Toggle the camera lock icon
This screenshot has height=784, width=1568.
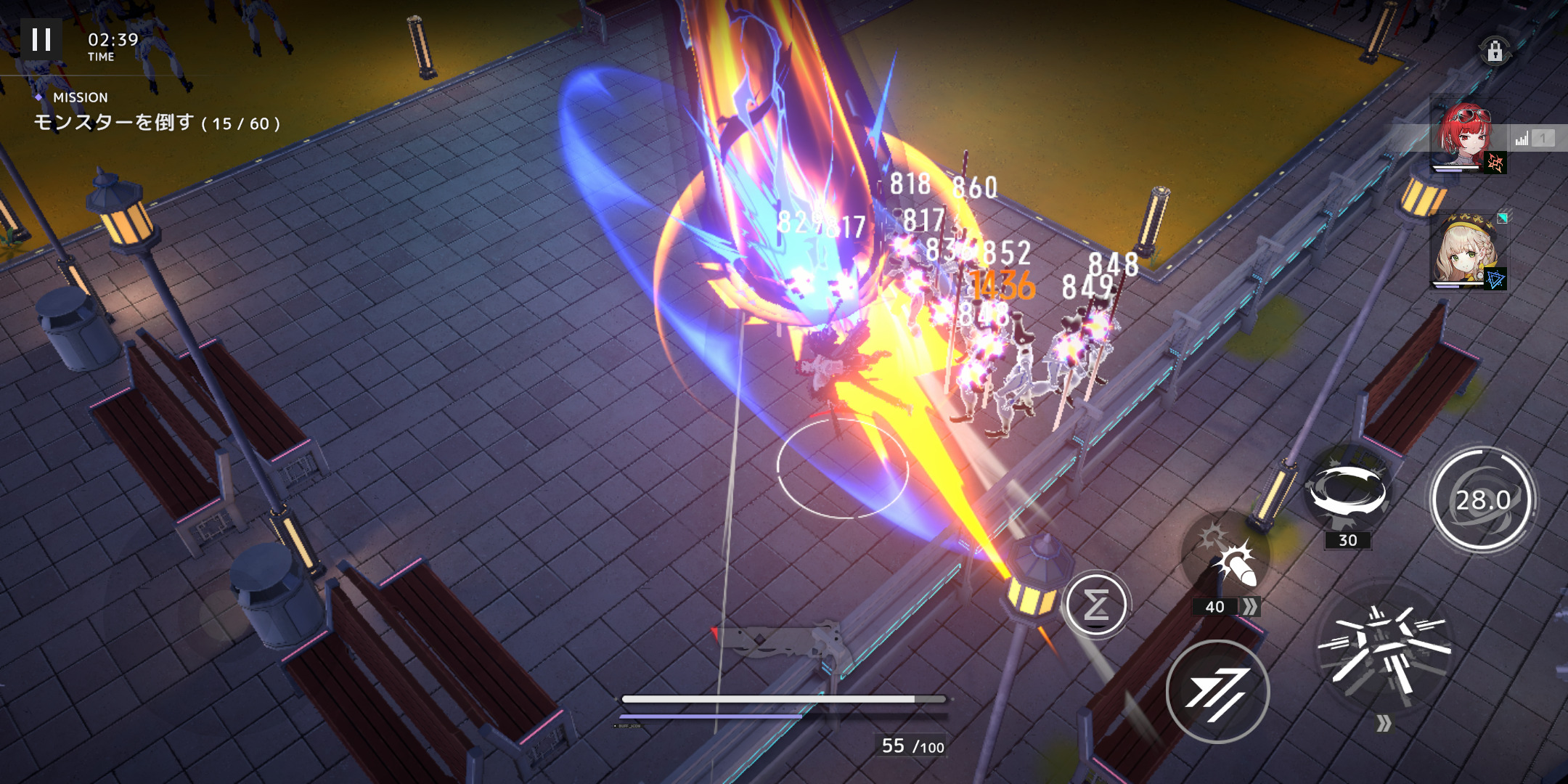(1495, 52)
